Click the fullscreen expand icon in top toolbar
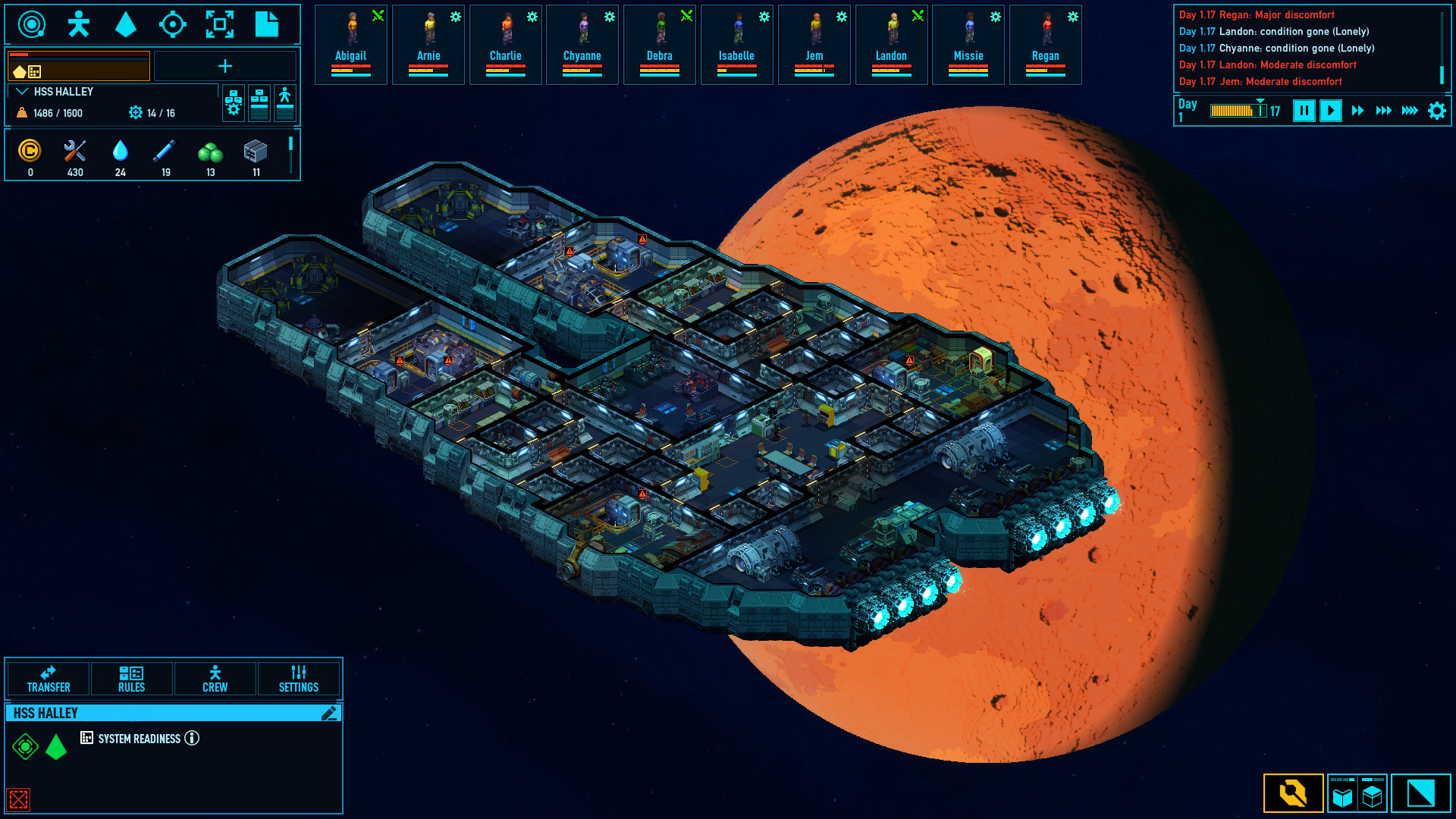The width and height of the screenshot is (1456, 819). point(220,24)
